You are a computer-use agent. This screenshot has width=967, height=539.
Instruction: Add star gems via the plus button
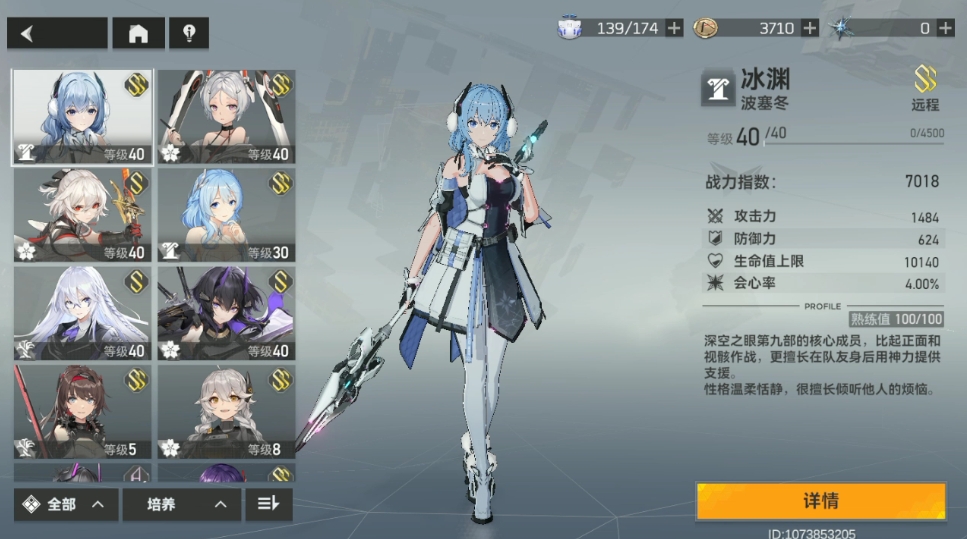click(x=945, y=28)
